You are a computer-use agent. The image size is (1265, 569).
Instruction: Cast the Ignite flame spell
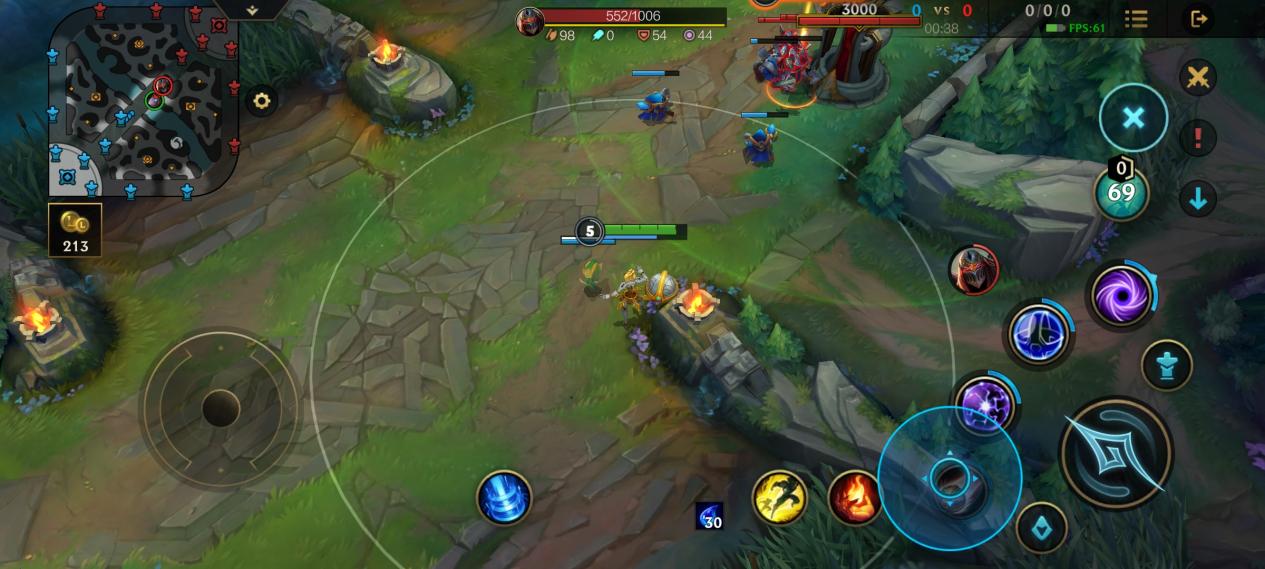click(x=854, y=497)
